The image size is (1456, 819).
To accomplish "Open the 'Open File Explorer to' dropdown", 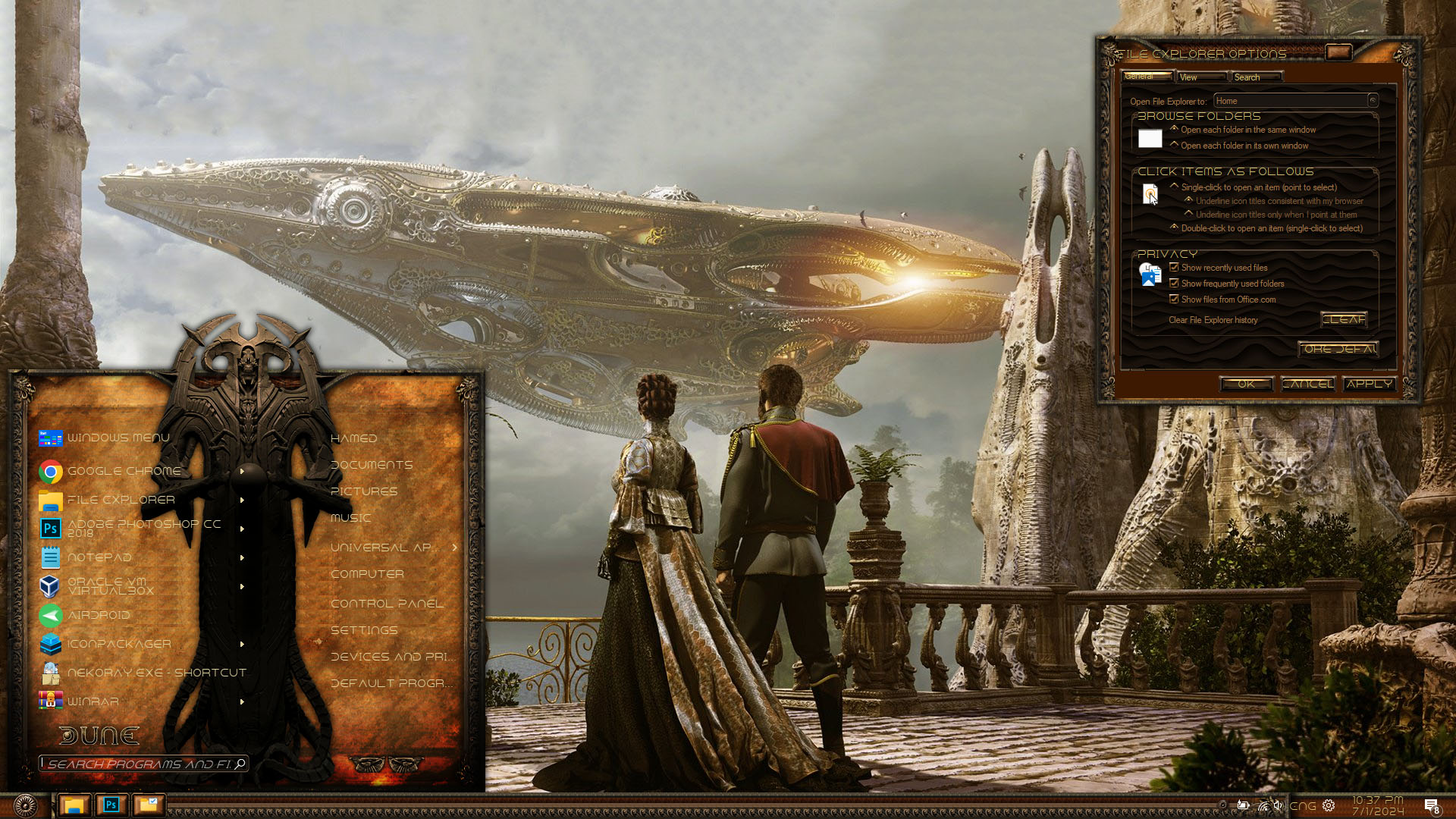I will point(1295,101).
